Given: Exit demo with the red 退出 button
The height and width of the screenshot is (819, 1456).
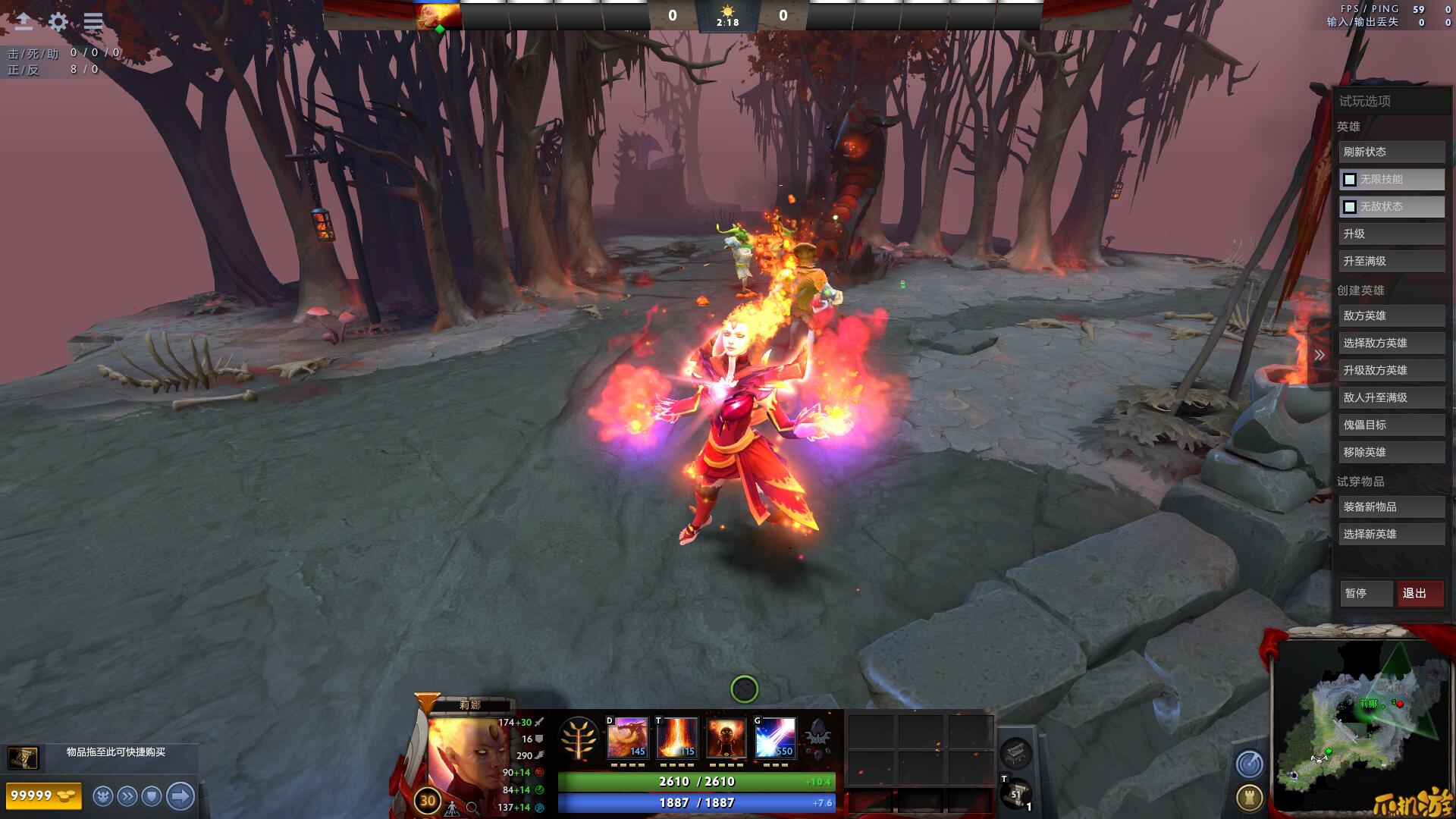Looking at the screenshot, I should pyautogui.click(x=1420, y=593).
